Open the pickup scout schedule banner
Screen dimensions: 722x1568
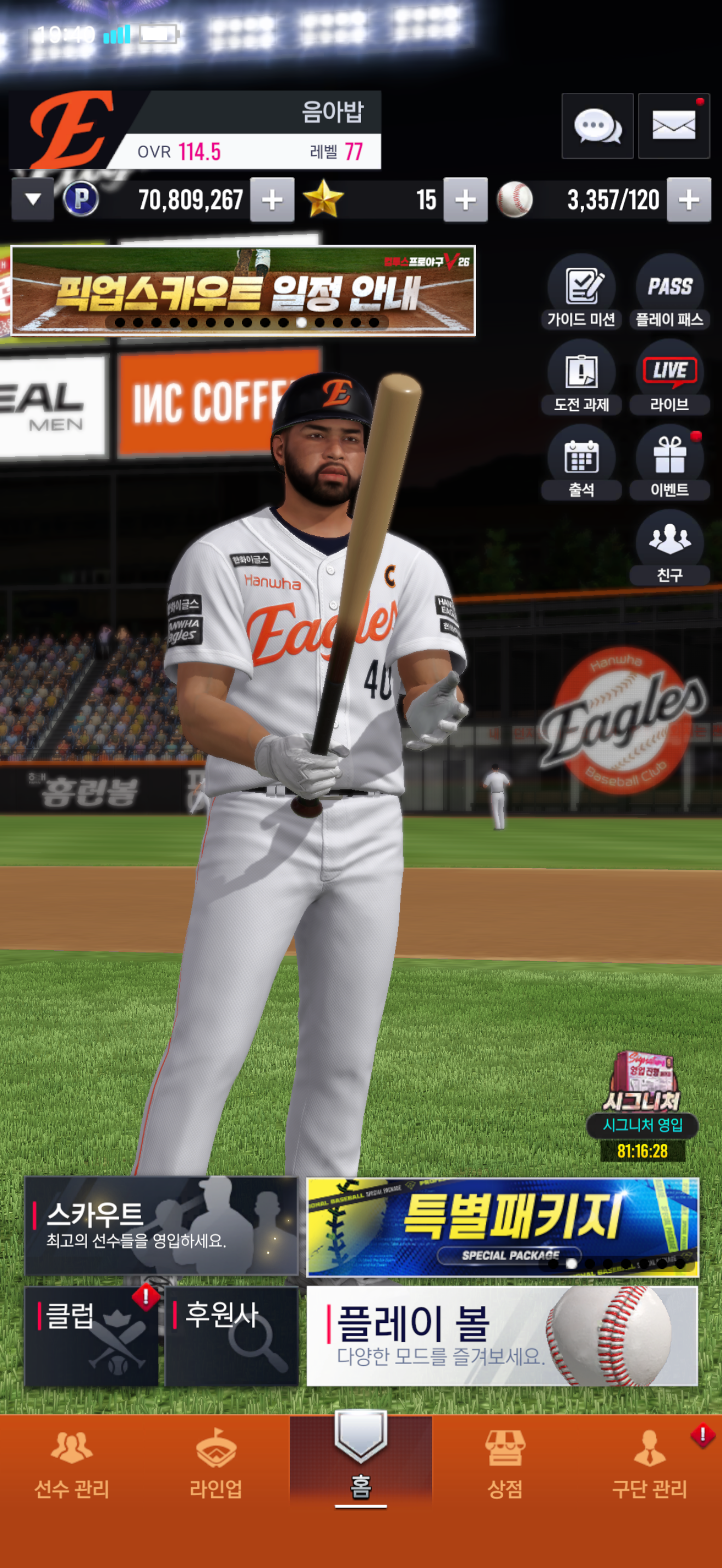pos(243,291)
